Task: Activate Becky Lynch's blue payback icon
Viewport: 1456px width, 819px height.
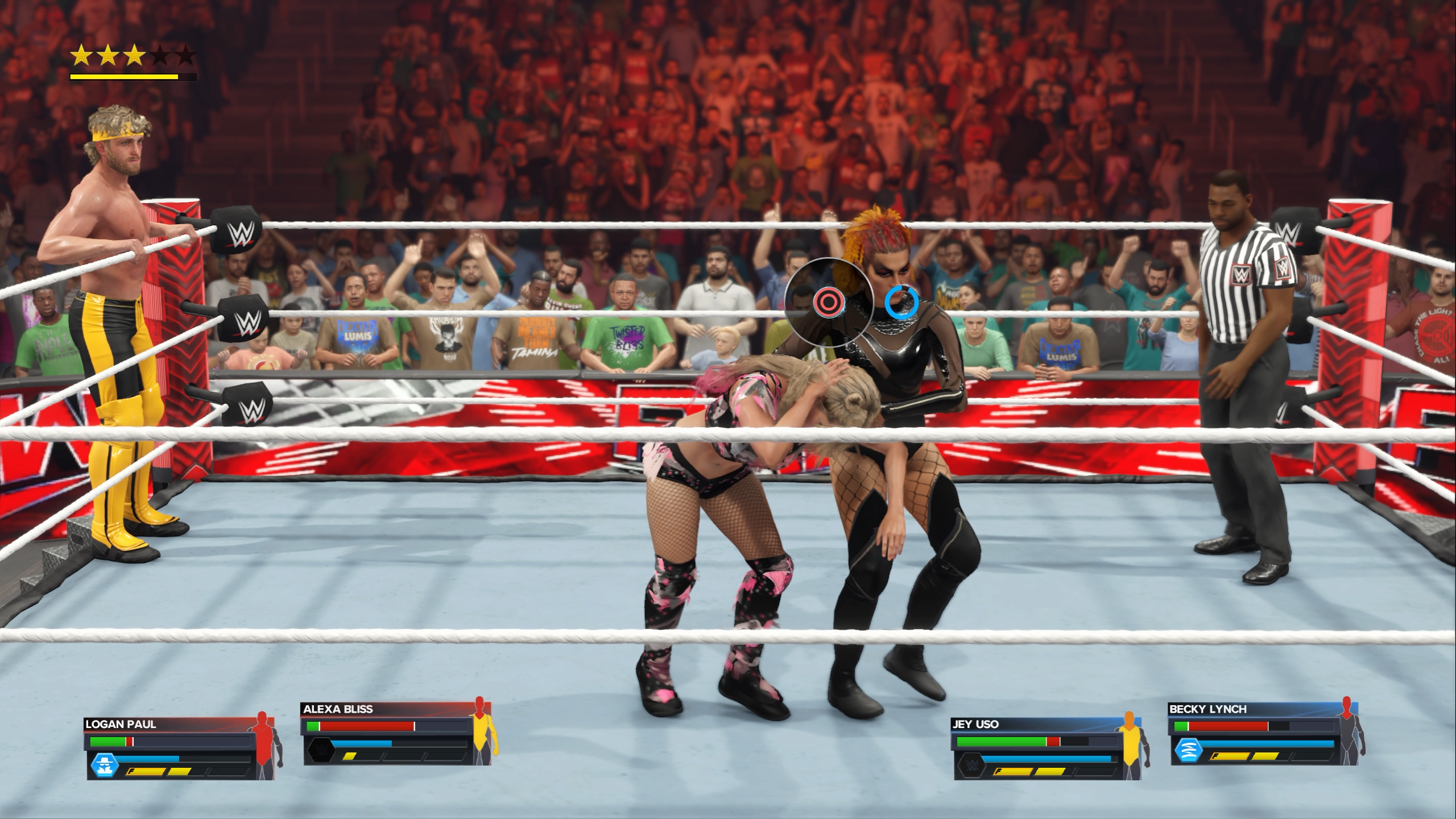Action: [x=1188, y=750]
